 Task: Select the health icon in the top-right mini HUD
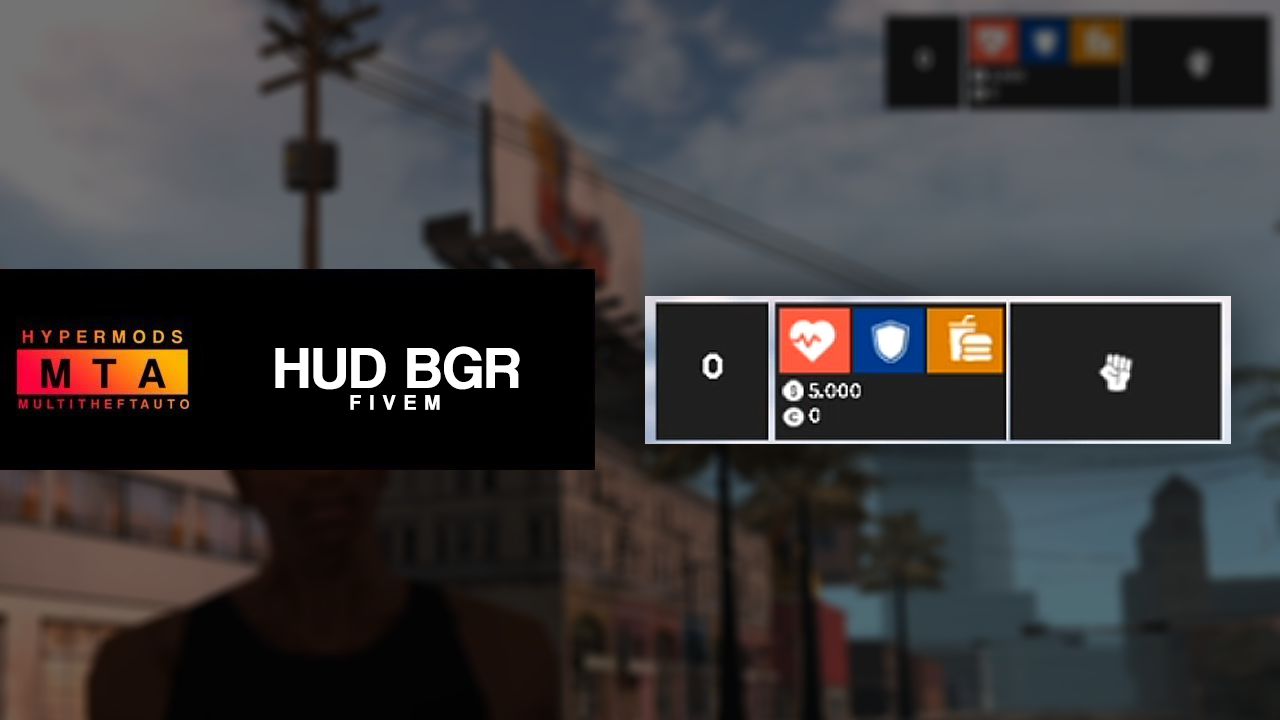coord(992,42)
